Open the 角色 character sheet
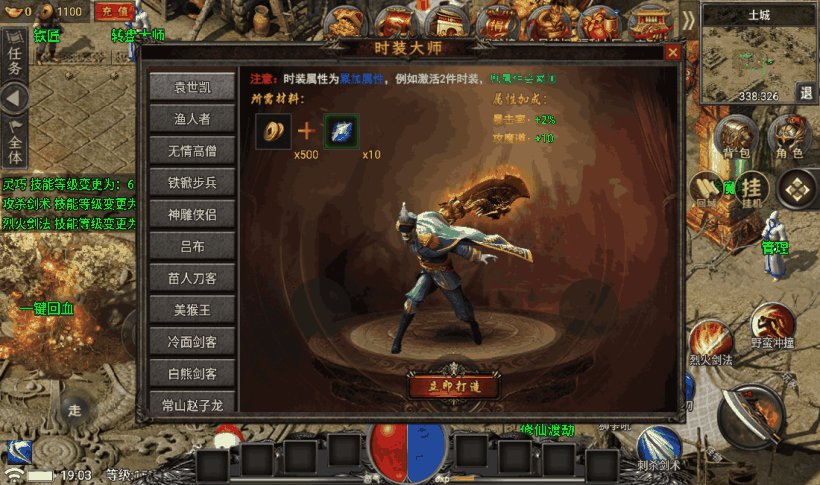This screenshot has width=820, height=485. (x=789, y=139)
